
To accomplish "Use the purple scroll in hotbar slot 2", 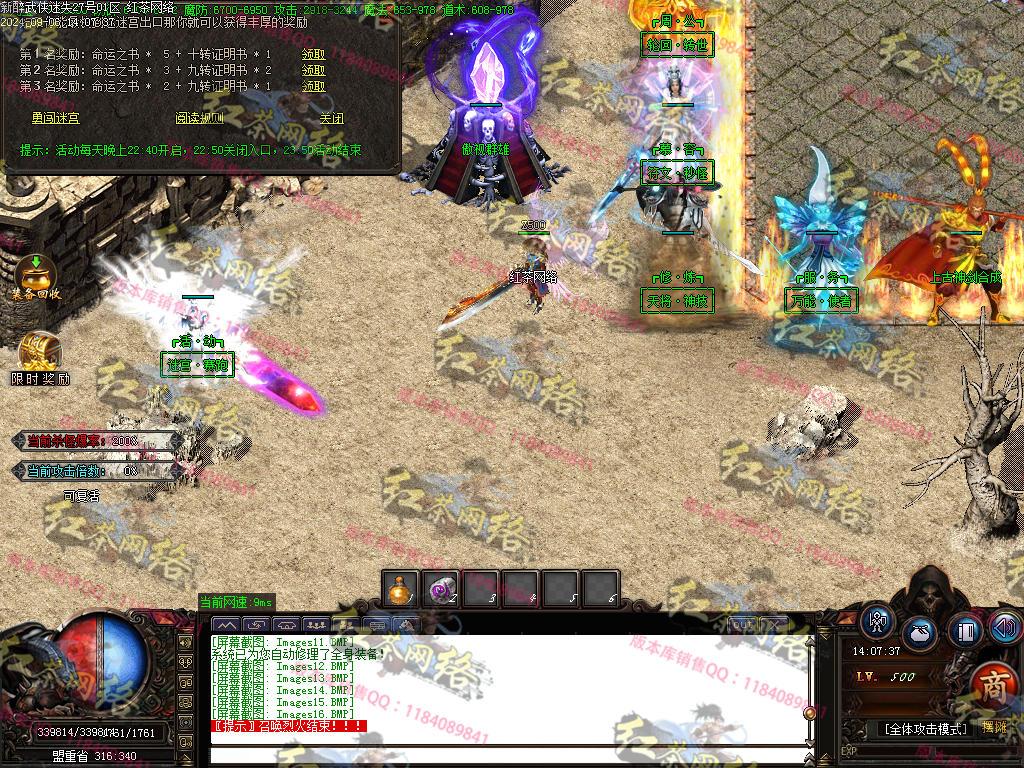I will coord(440,589).
